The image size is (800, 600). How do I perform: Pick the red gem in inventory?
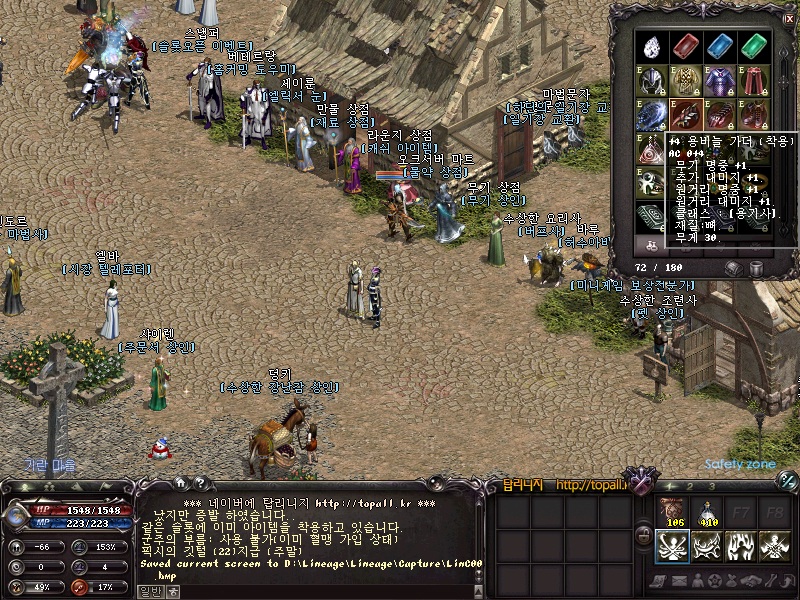click(x=685, y=46)
